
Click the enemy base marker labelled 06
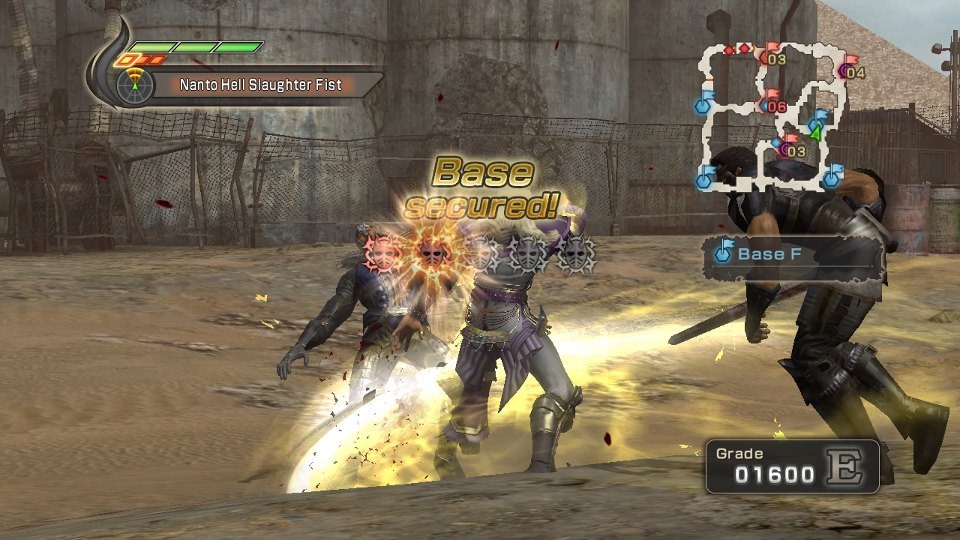[x=775, y=105]
